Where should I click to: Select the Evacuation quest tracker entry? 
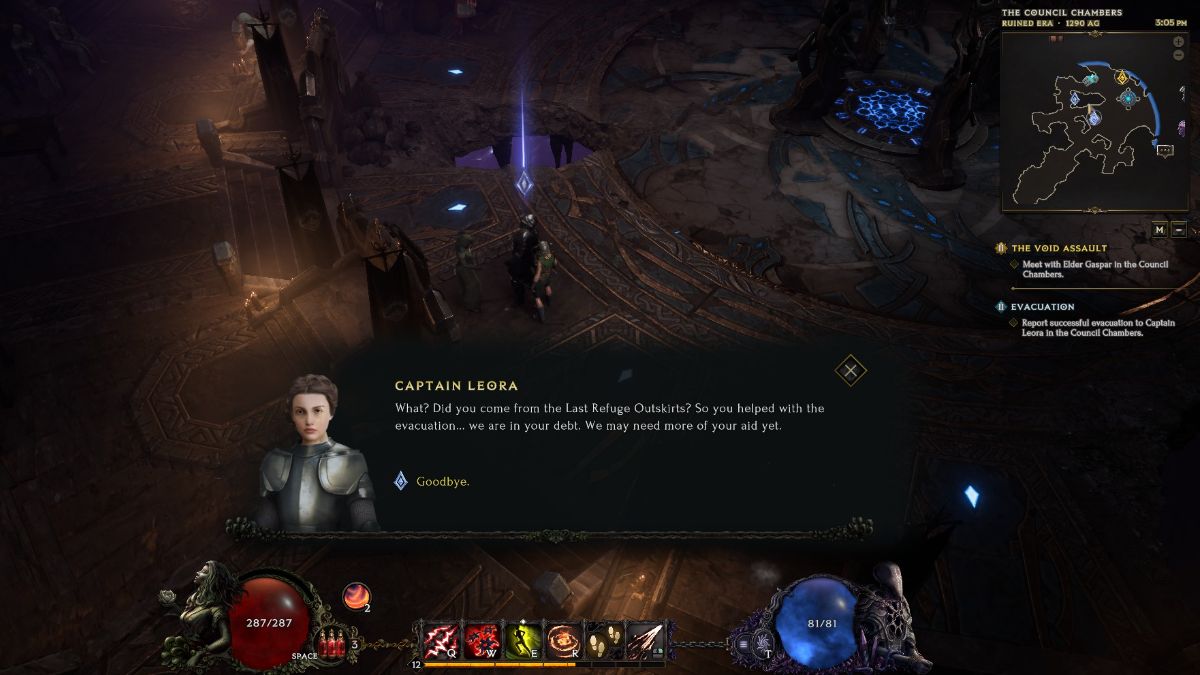click(x=1042, y=307)
